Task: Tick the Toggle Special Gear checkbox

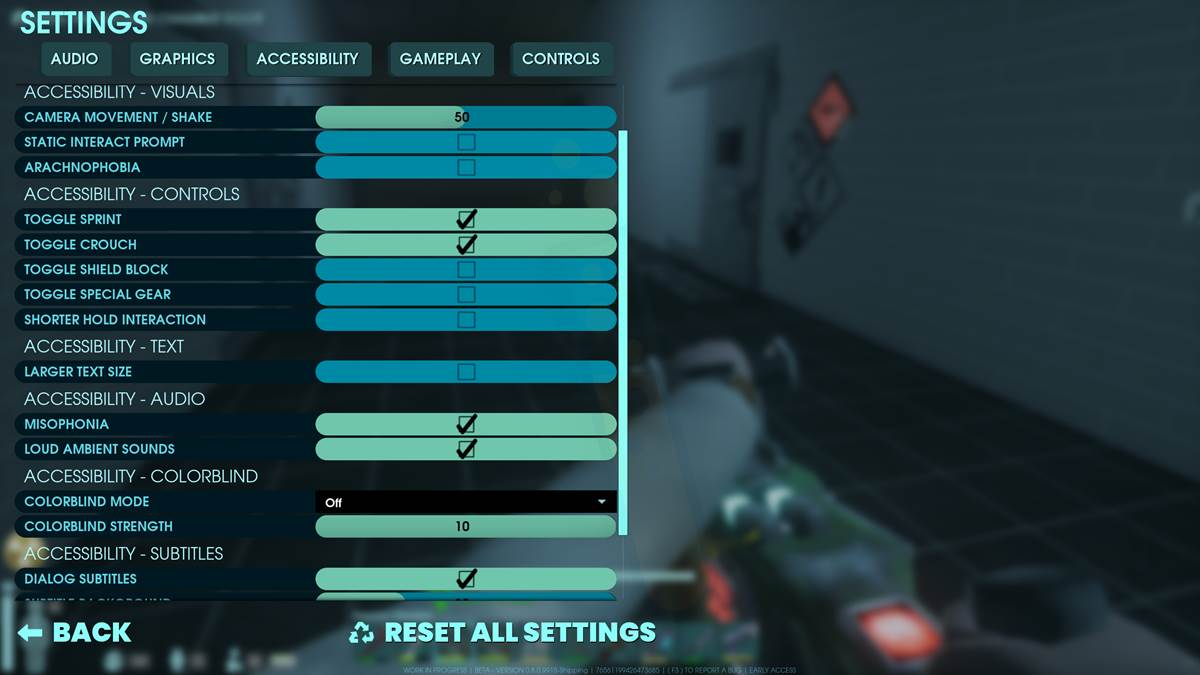Action: click(x=466, y=294)
